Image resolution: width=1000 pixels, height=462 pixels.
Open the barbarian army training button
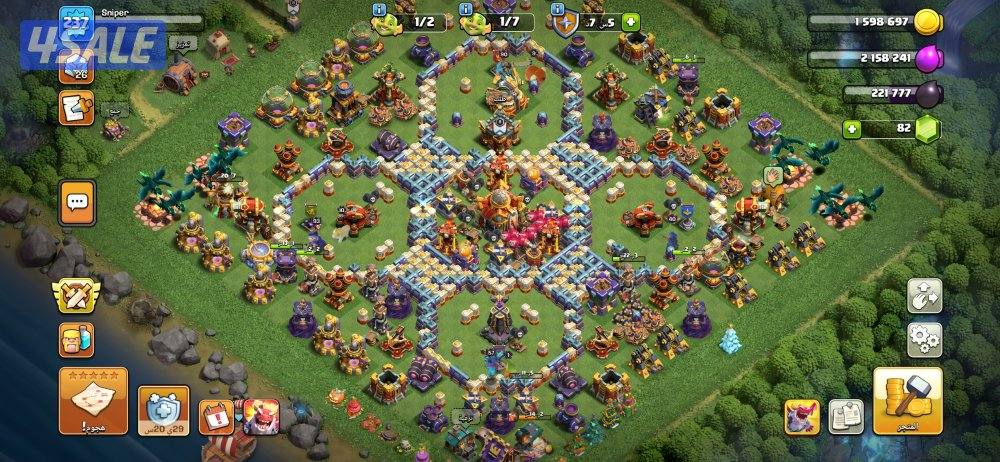tap(77, 340)
